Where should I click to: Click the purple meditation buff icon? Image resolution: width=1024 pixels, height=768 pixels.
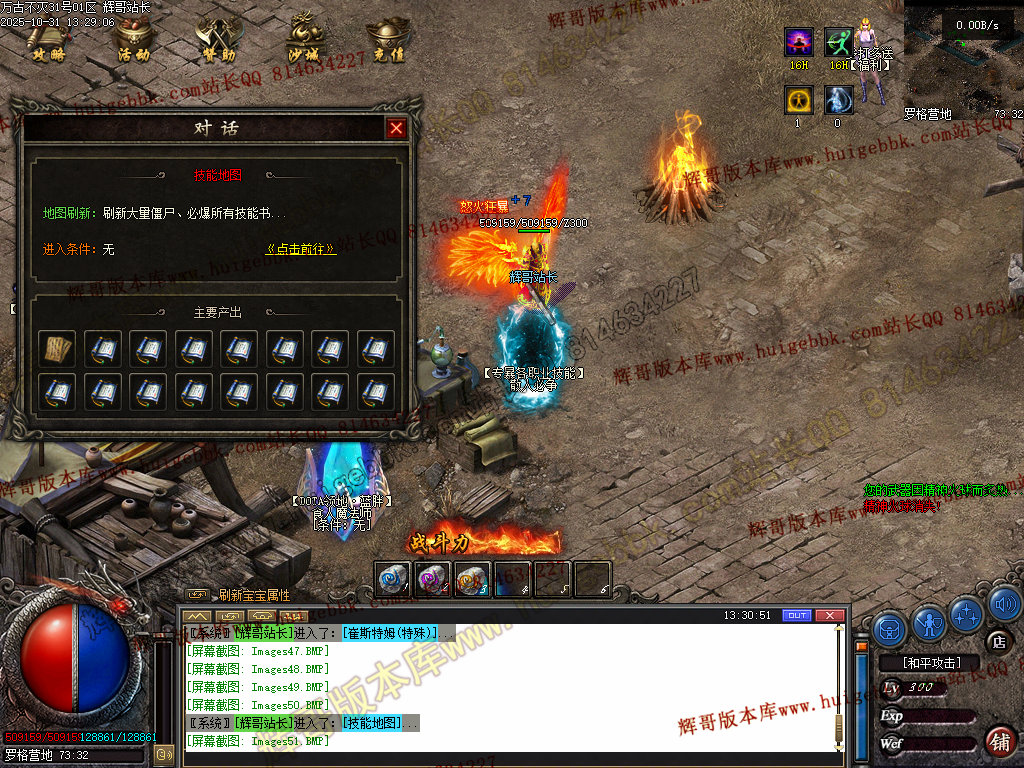point(798,42)
